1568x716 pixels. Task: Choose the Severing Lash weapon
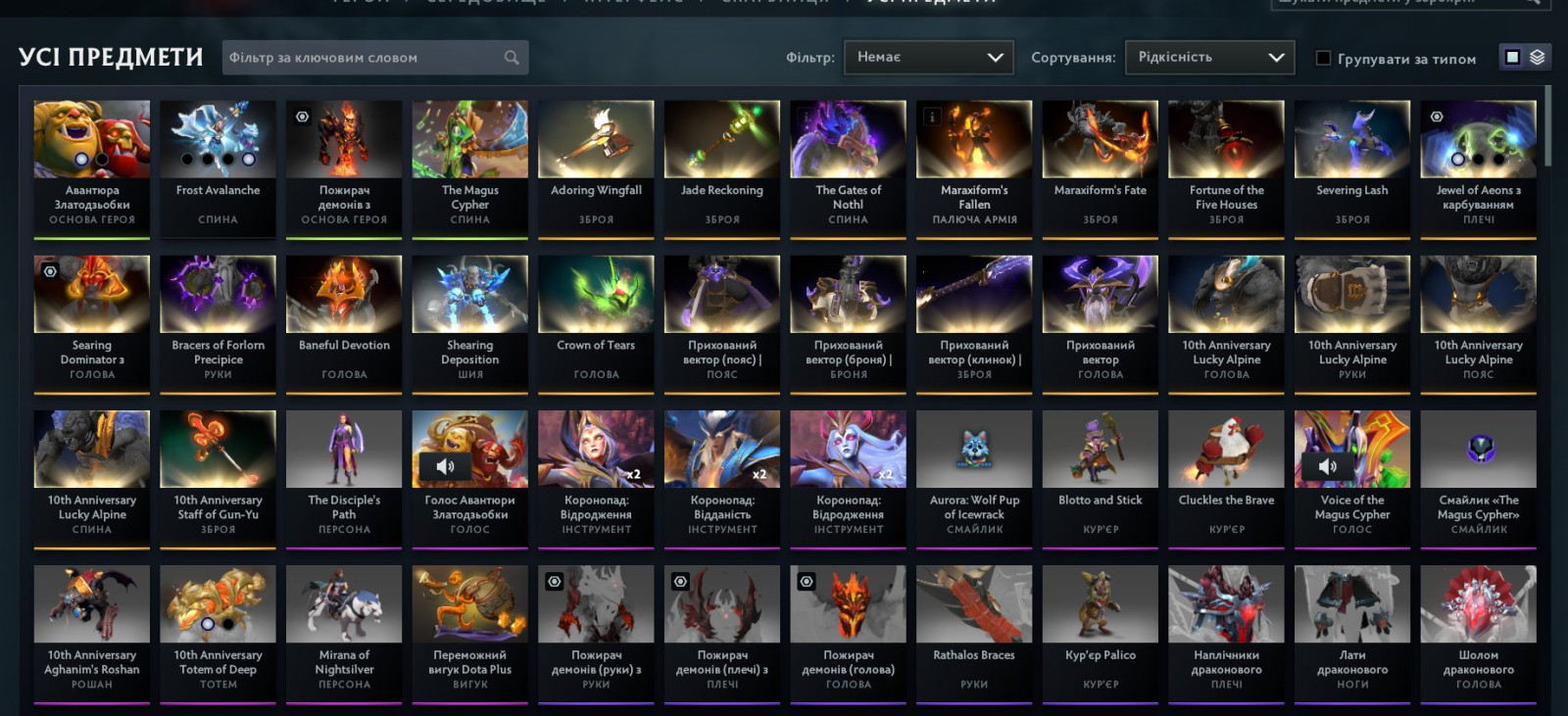(x=1352, y=167)
